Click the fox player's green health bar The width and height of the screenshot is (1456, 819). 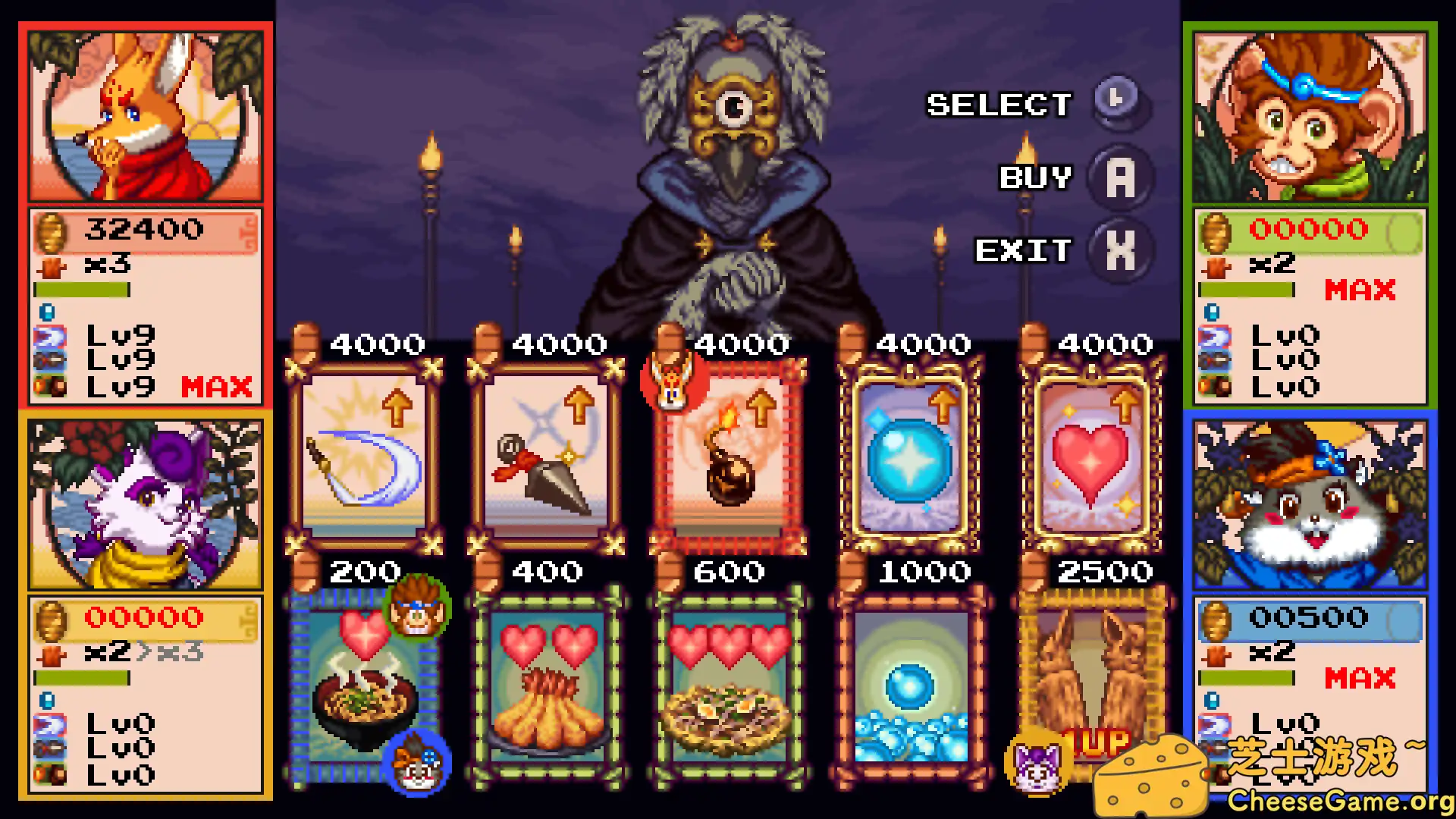(82, 290)
